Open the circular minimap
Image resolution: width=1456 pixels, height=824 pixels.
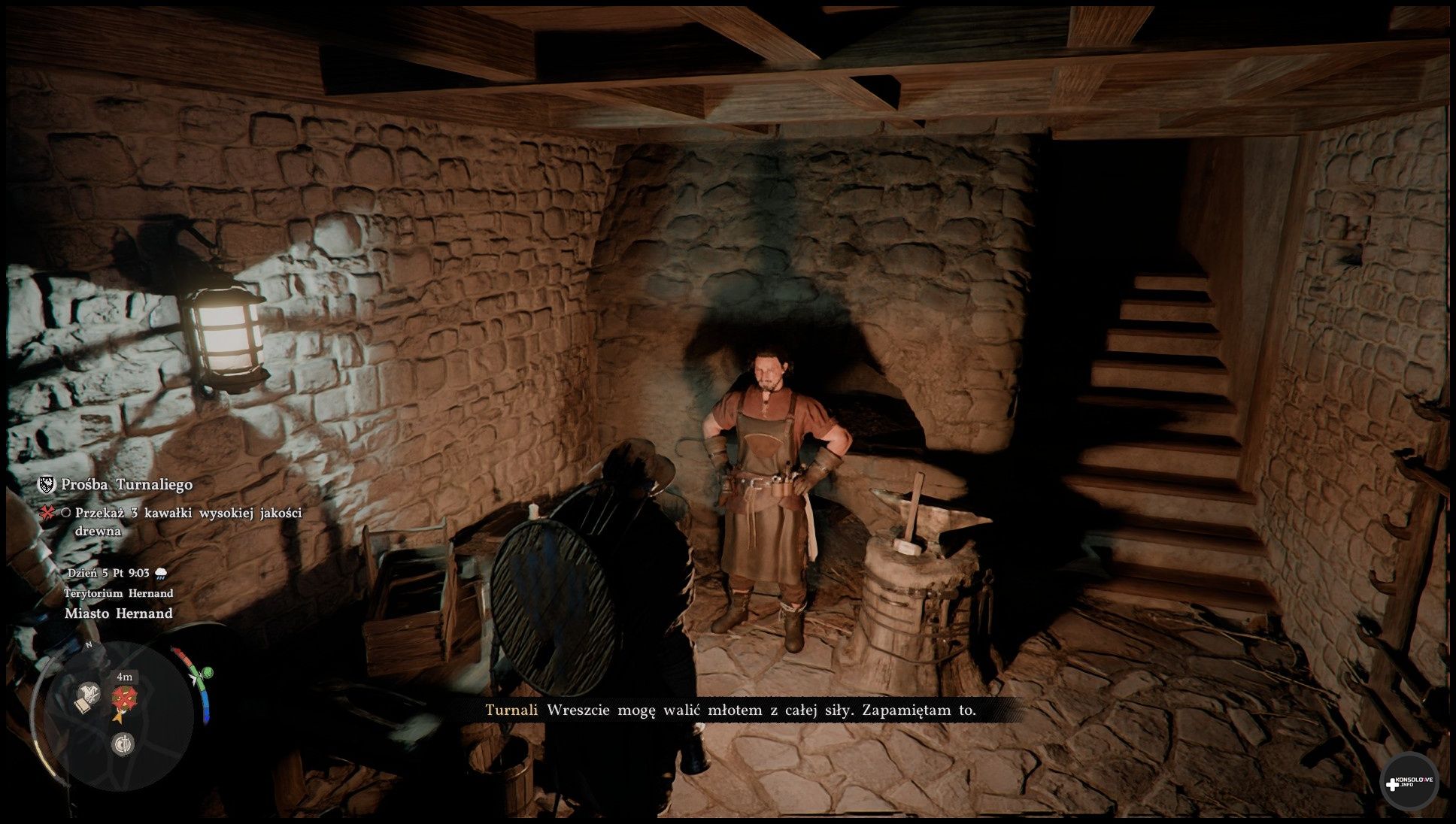tap(120, 714)
